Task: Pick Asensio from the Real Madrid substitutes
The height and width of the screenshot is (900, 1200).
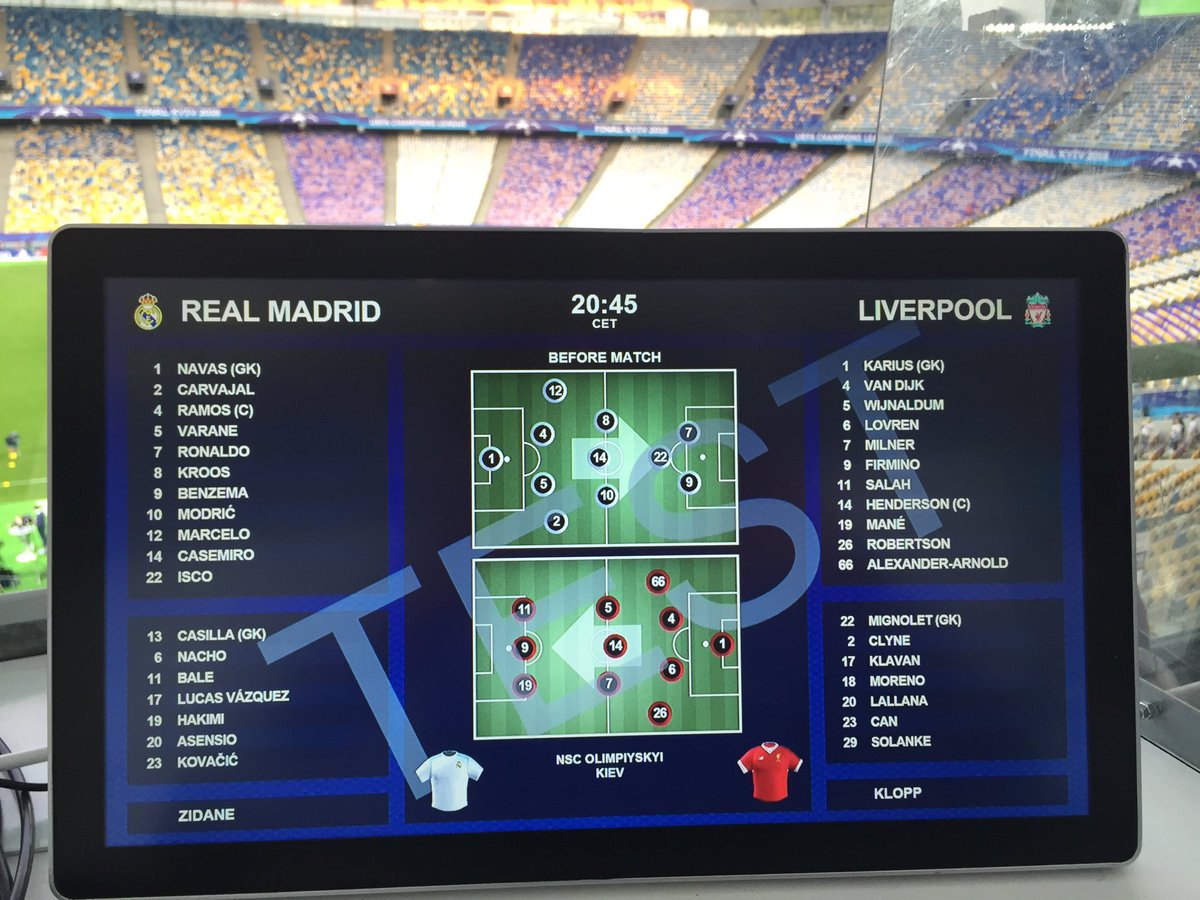Action: tap(207, 741)
